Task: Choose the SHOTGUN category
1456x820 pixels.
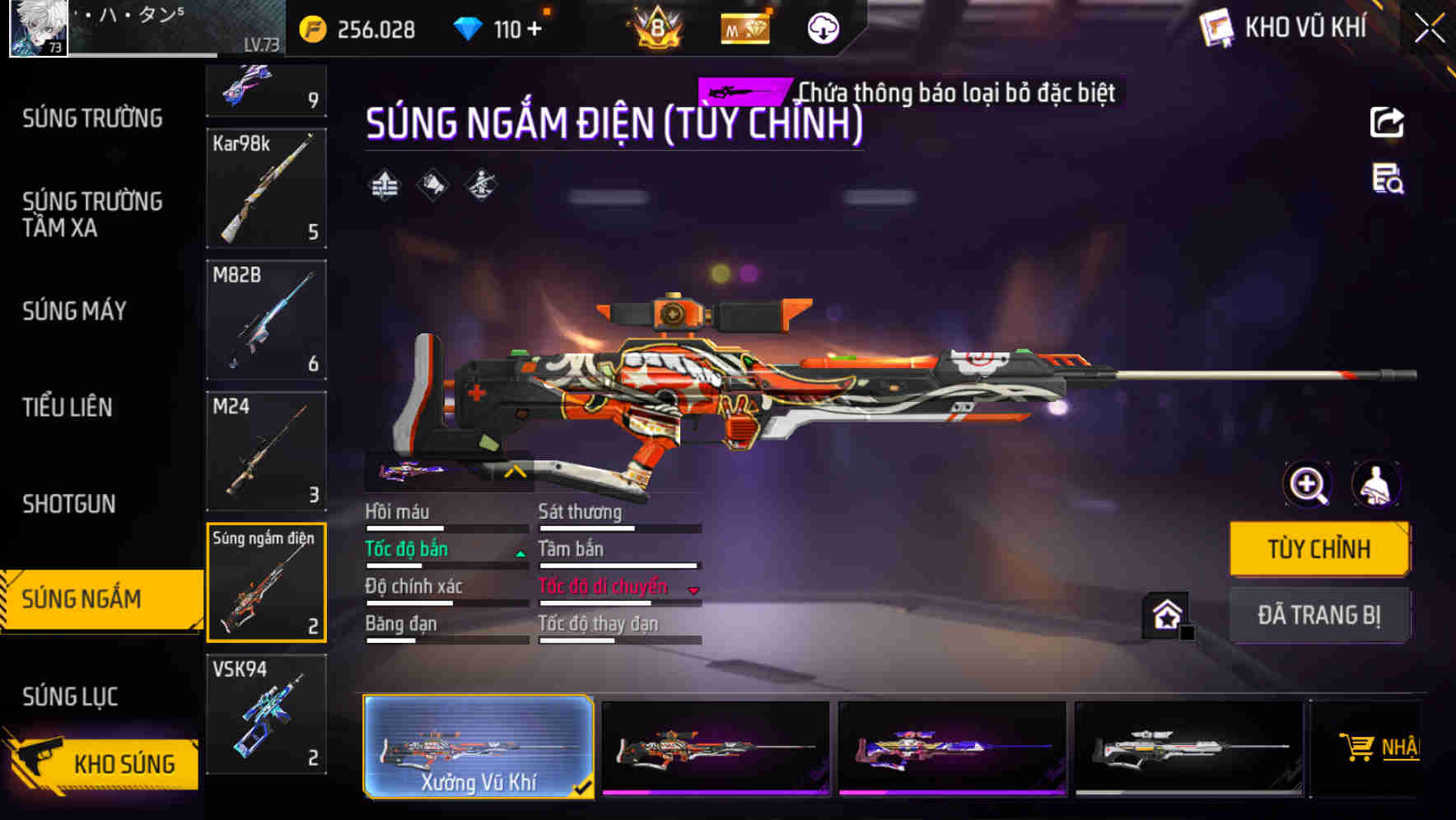Action: point(69,504)
